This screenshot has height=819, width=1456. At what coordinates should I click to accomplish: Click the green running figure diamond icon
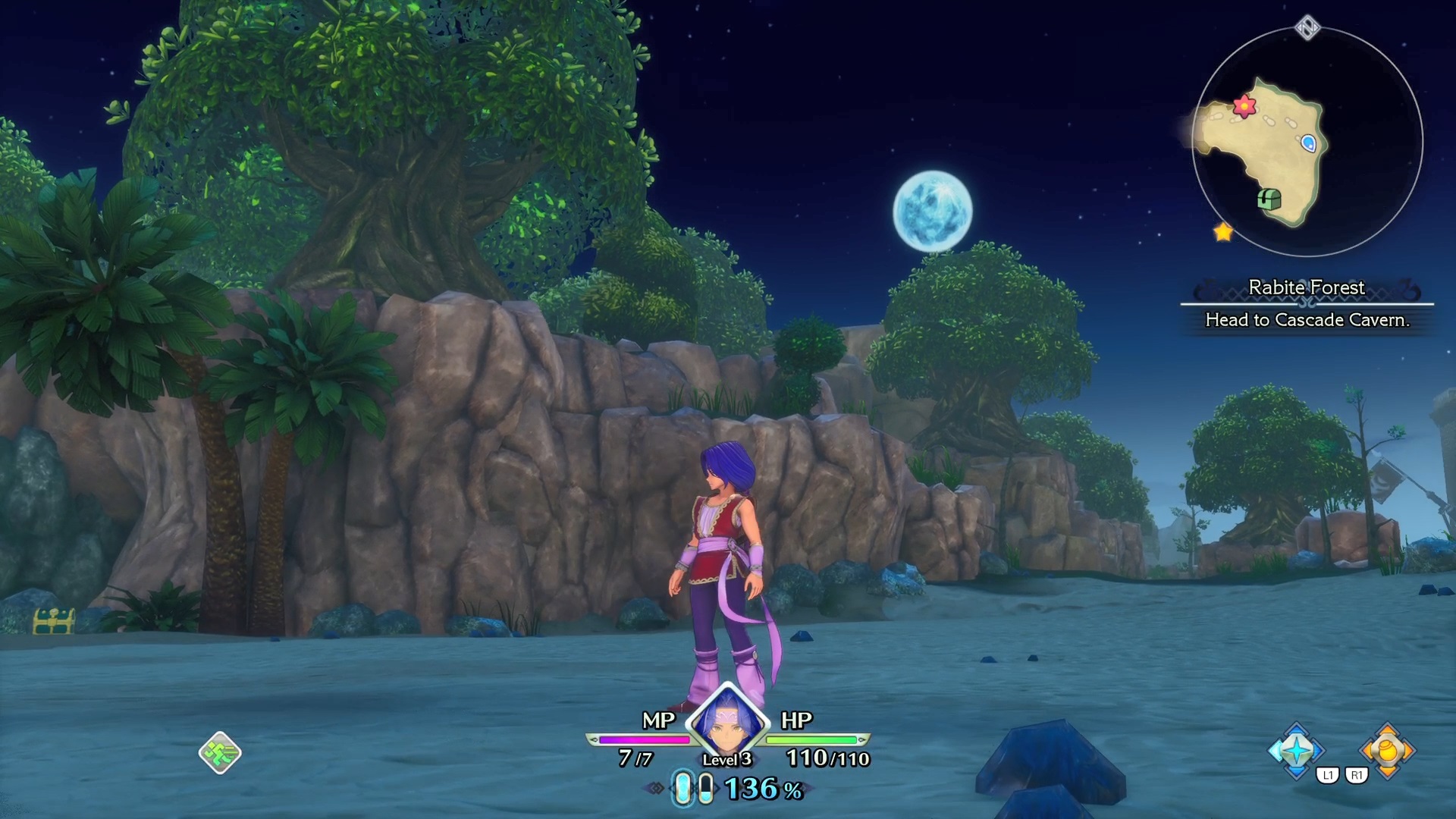tap(220, 752)
